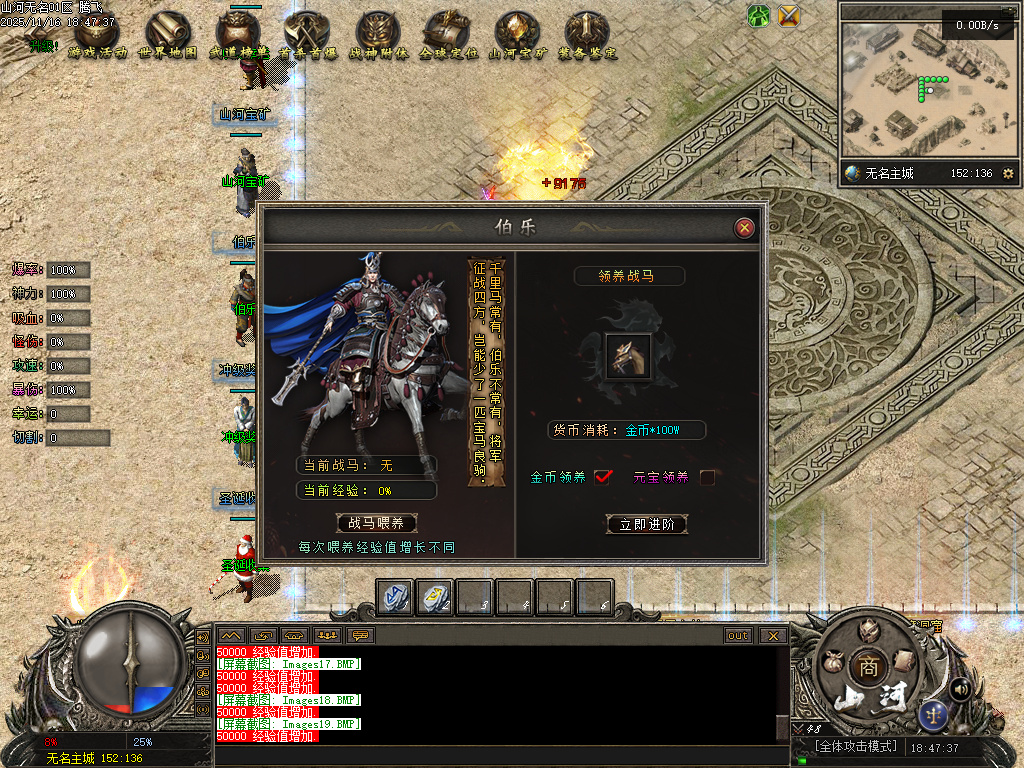Select the horse head item slot
Image resolution: width=1024 pixels, height=768 pixels.
point(628,356)
